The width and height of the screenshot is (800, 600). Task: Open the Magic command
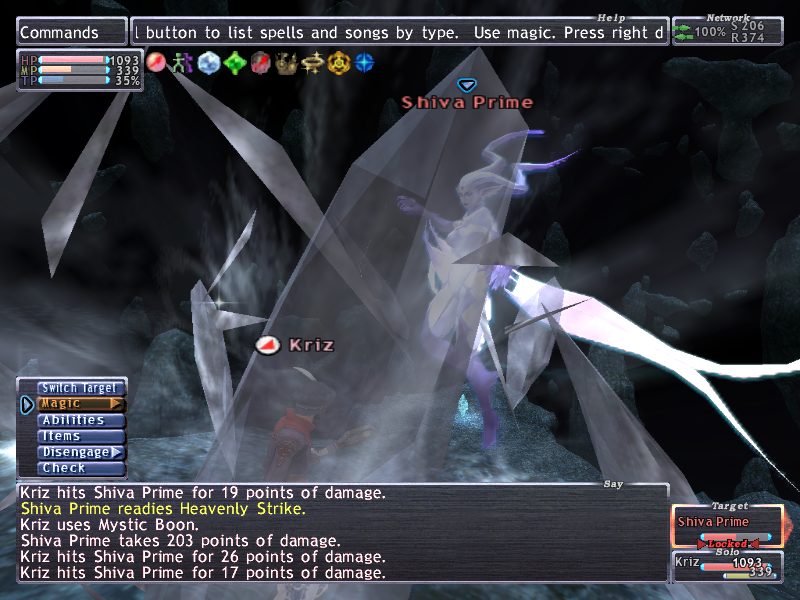tap(81, 404)
